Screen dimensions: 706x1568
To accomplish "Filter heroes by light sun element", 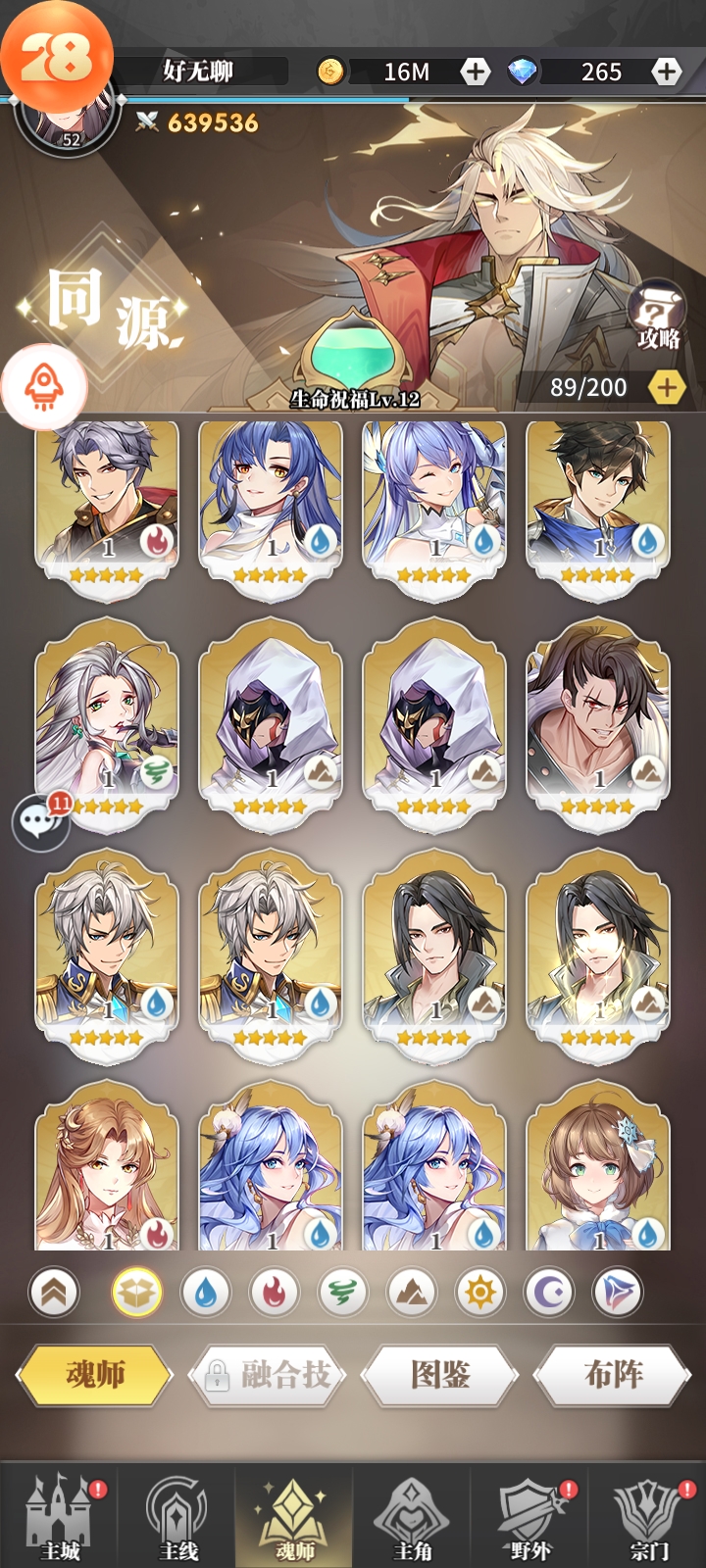I will point(479,1294).
